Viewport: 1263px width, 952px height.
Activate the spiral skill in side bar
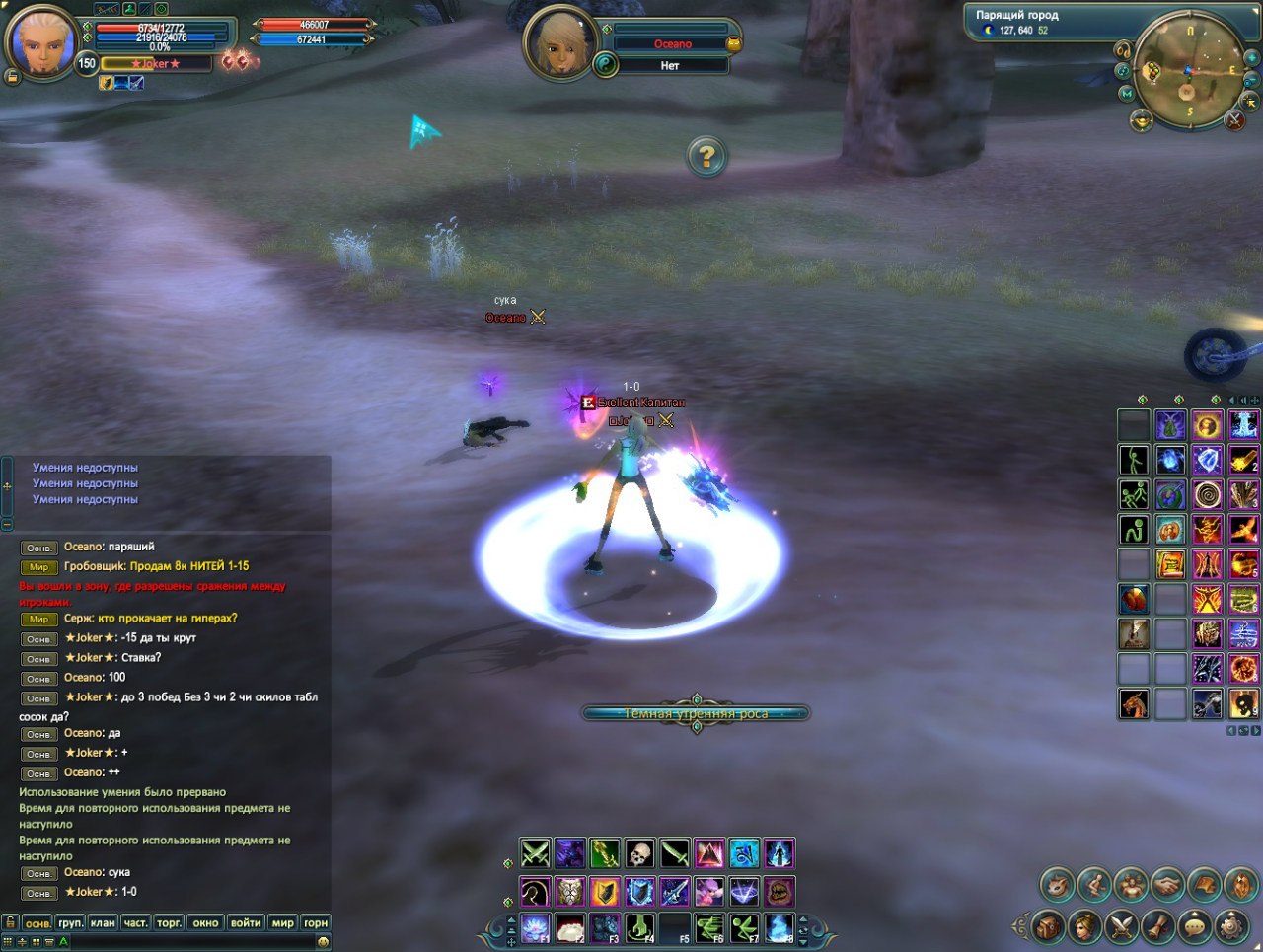[1207, 494]
